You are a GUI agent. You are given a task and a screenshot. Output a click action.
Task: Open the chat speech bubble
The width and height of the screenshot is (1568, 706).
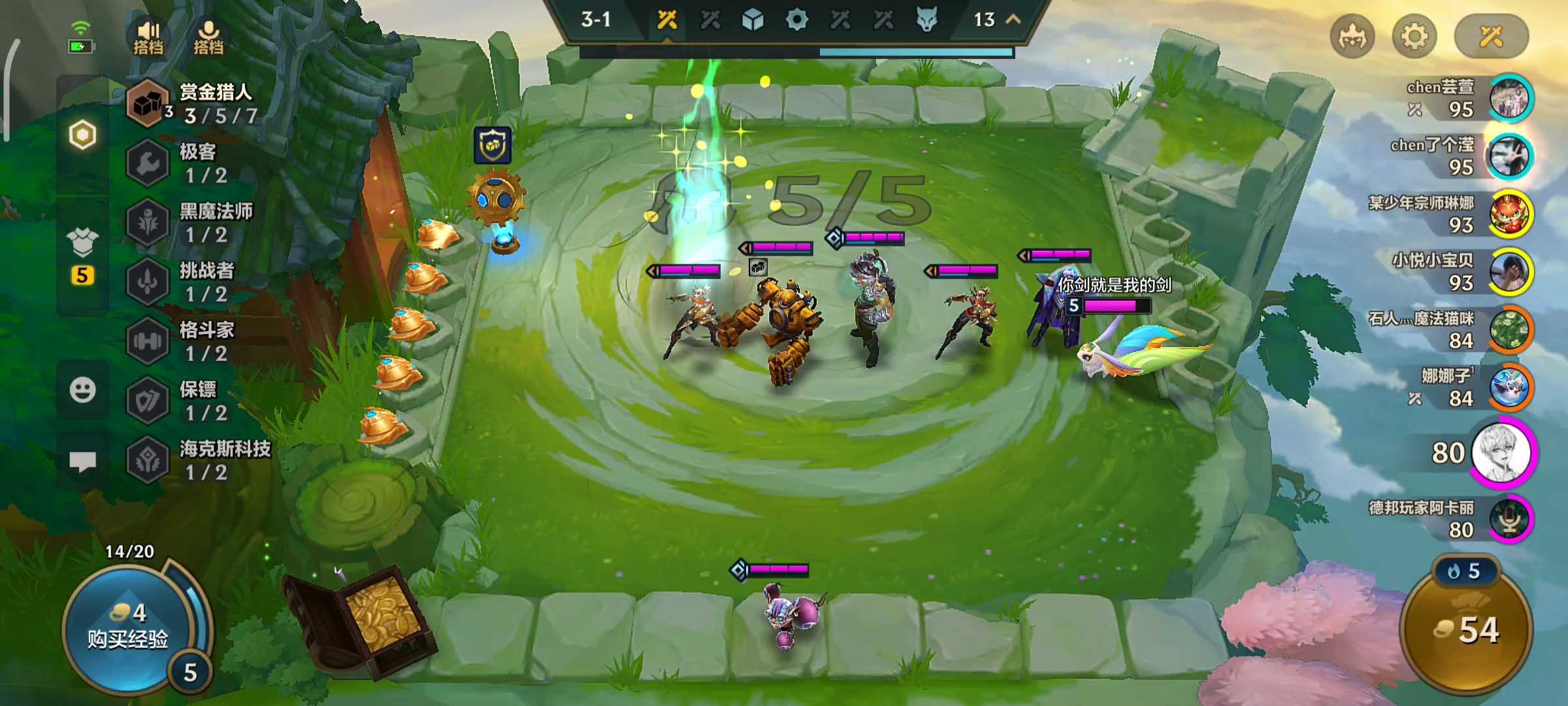click(82, 462)
